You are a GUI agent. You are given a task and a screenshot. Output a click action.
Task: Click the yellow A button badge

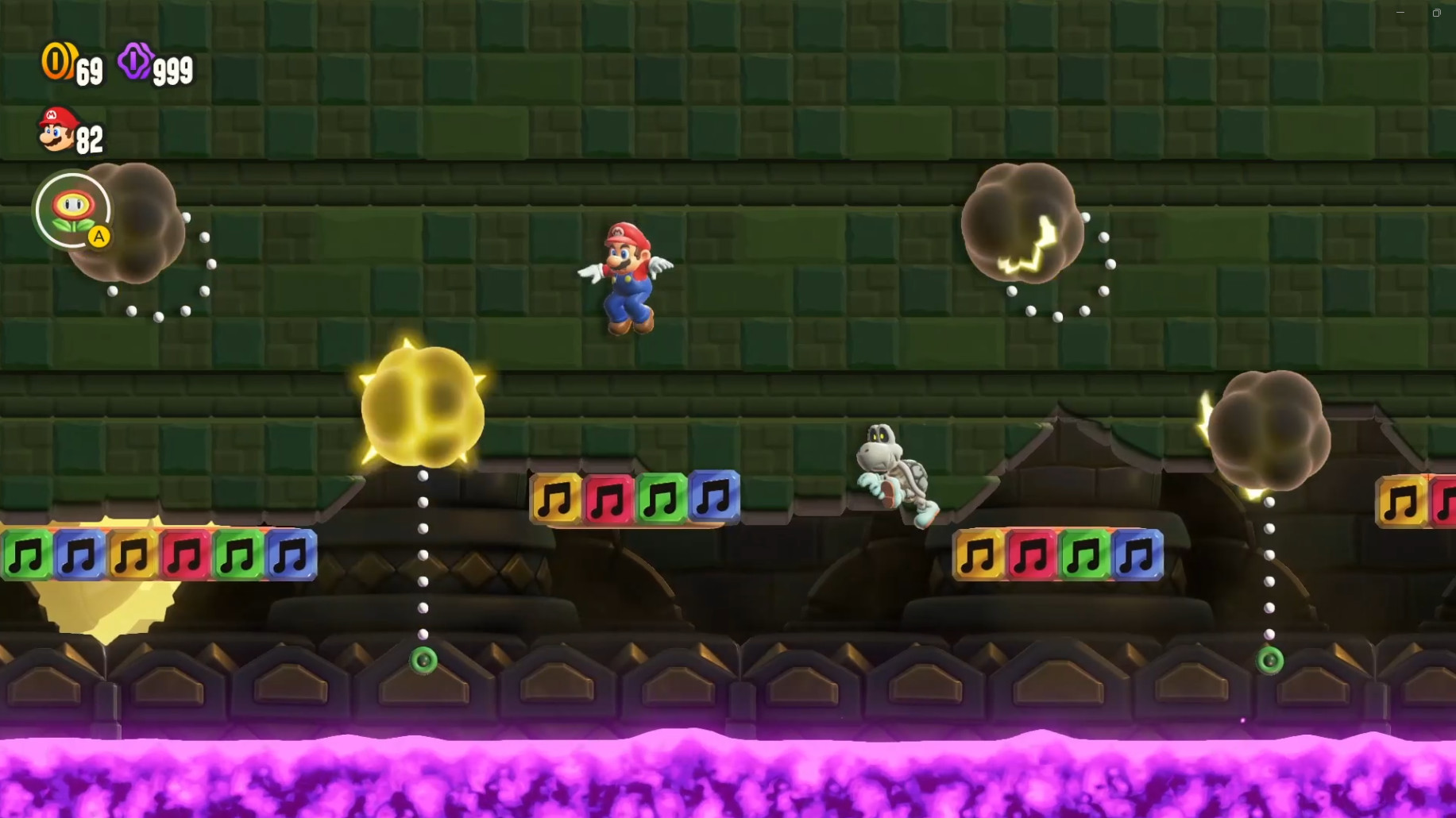pos(98,236)
